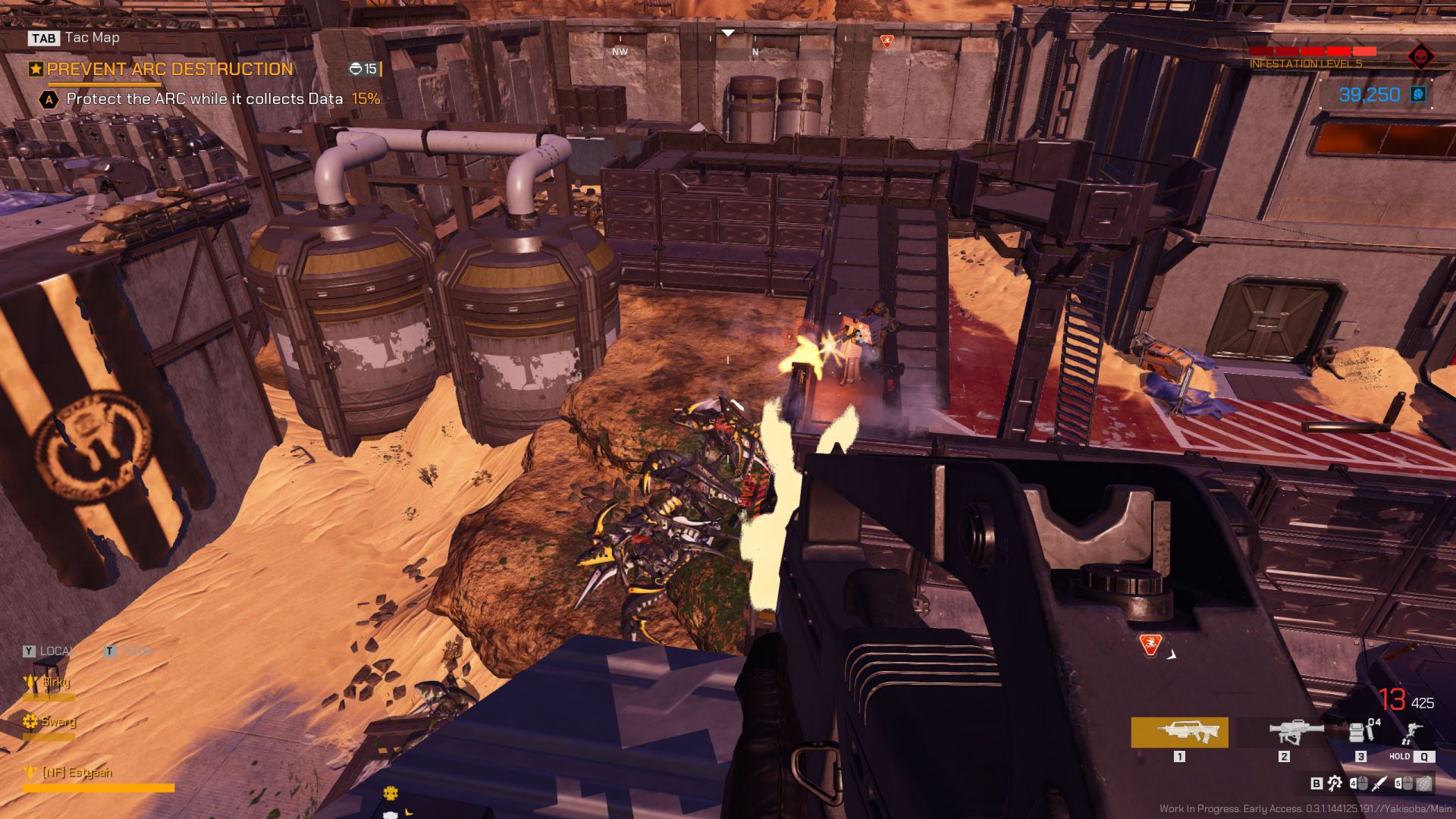Click the Prevent ARC Destruction objective title
The height and width of the screenshot is (819, 1456).
pos(169,69)
